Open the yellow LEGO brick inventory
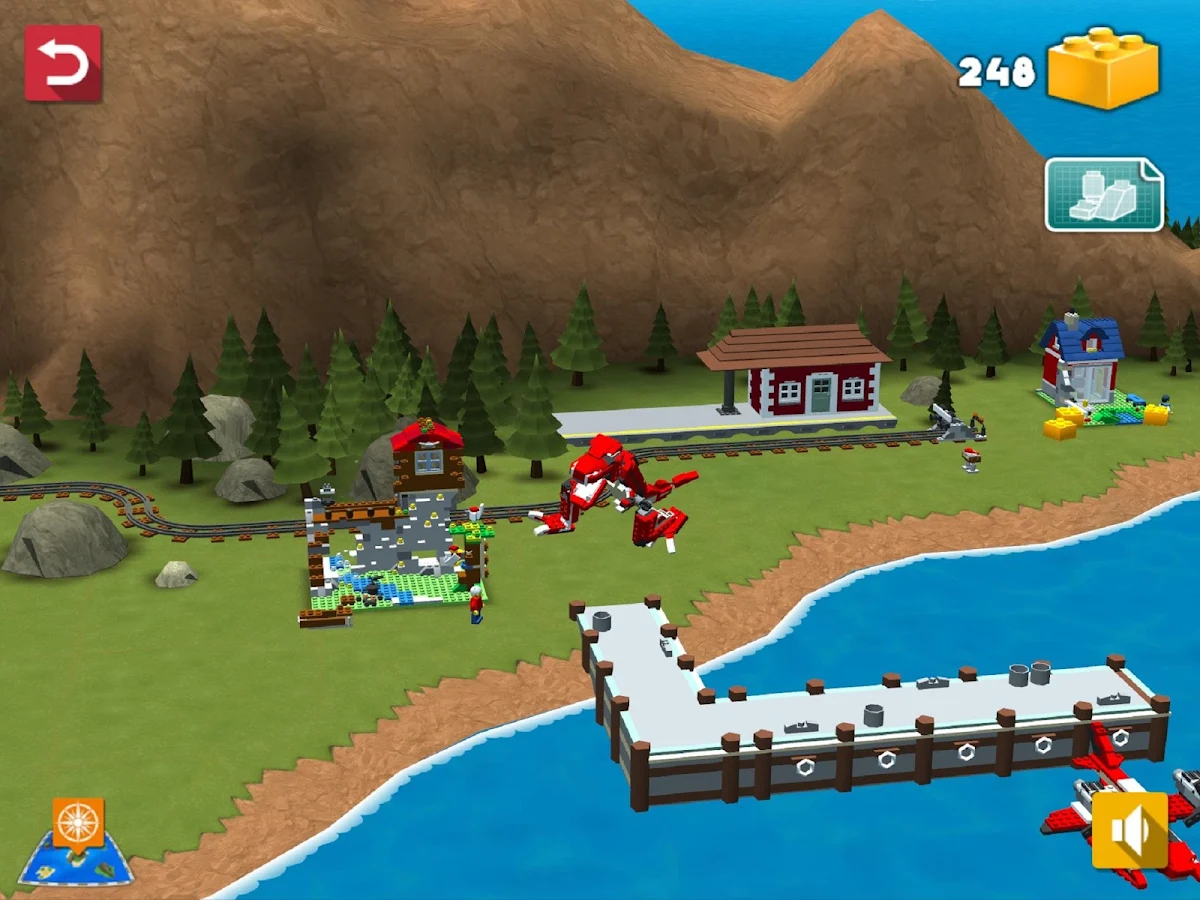 click(x=1103, y=68)
